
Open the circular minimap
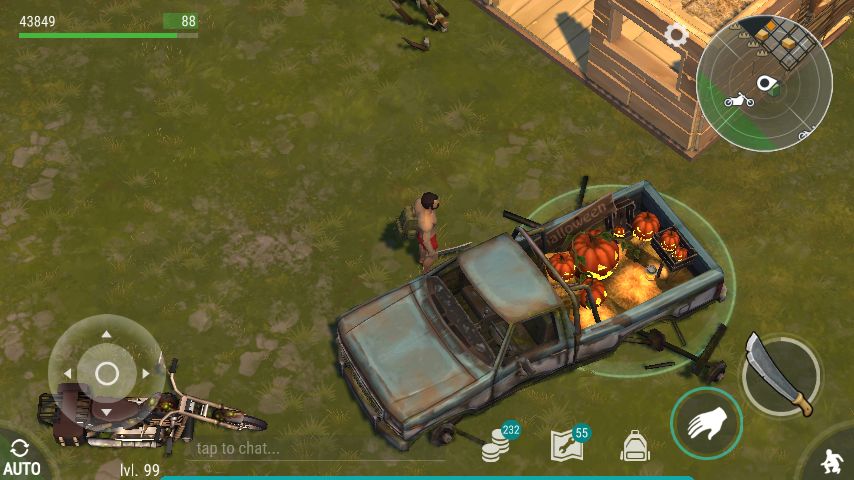point(764,84)
